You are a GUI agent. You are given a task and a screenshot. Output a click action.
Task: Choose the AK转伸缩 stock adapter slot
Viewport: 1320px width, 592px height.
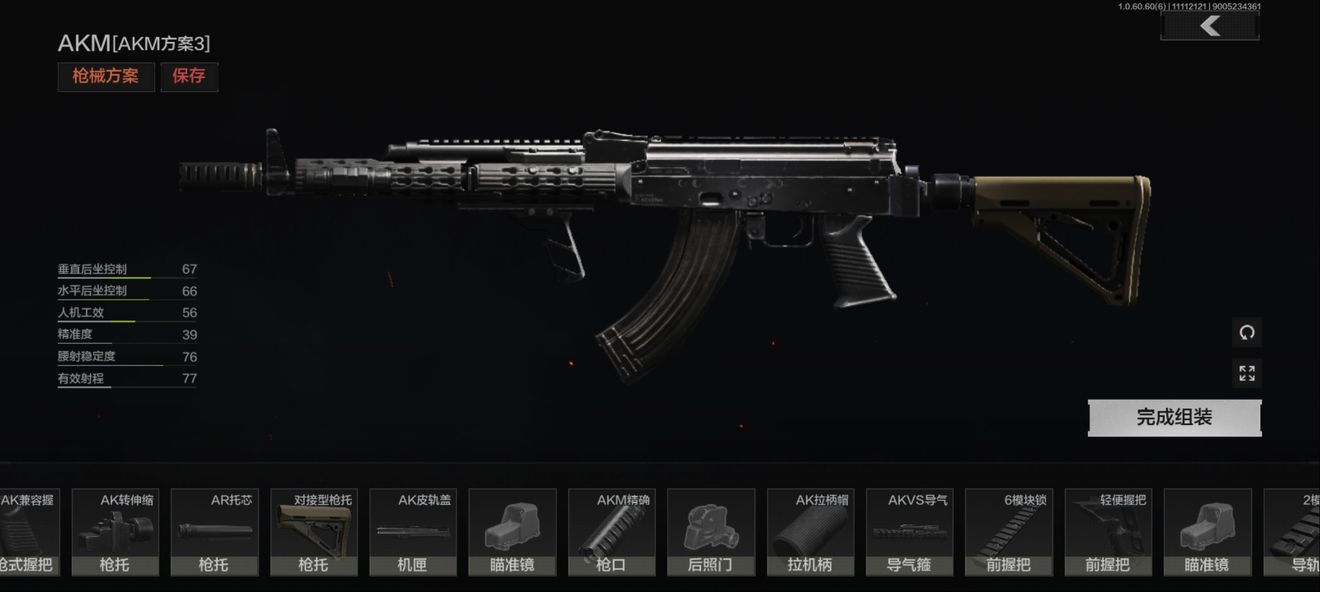coord(115,532)
